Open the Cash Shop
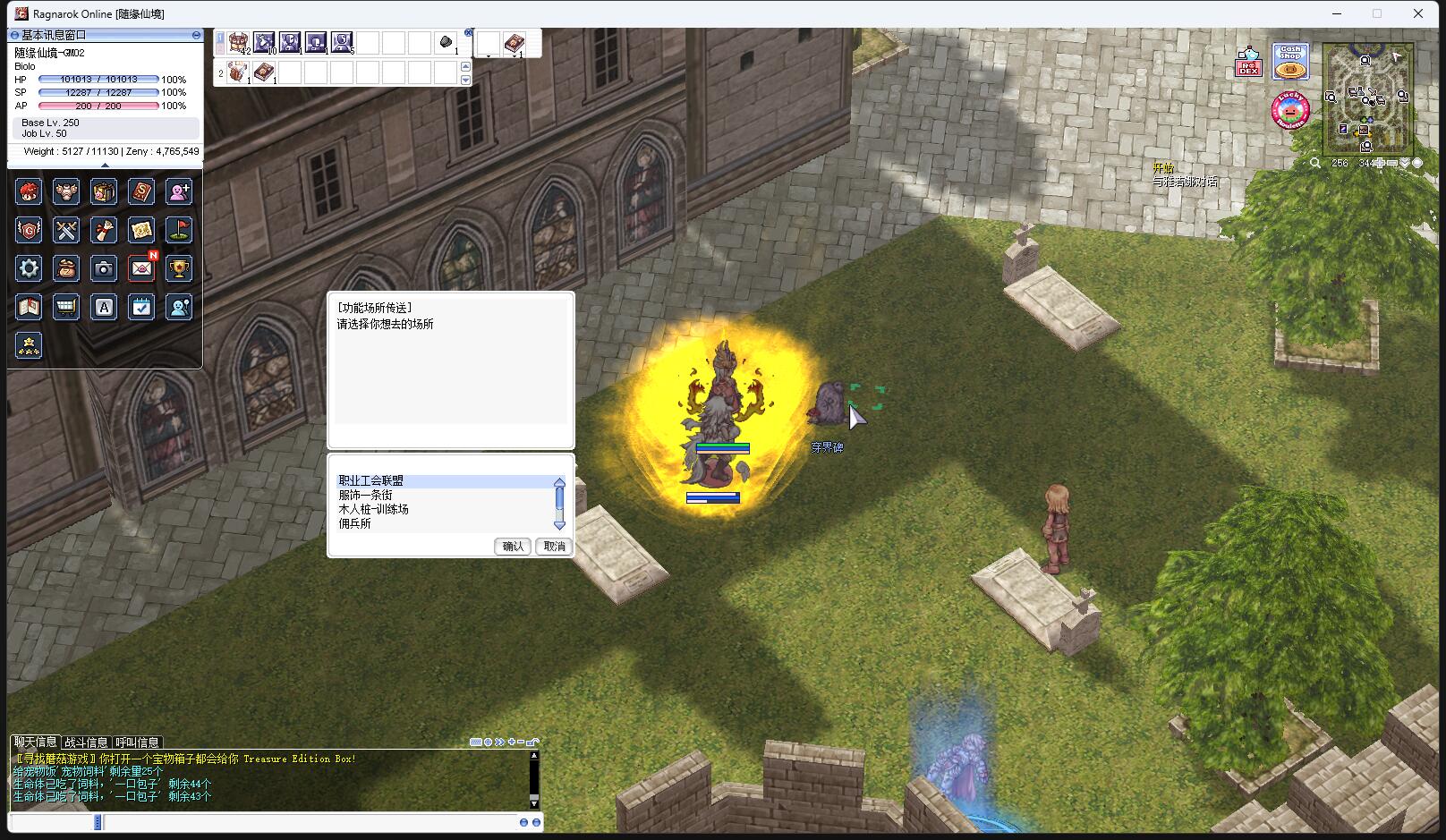This screenshot has height=840, width=1446. (1289, 63)
